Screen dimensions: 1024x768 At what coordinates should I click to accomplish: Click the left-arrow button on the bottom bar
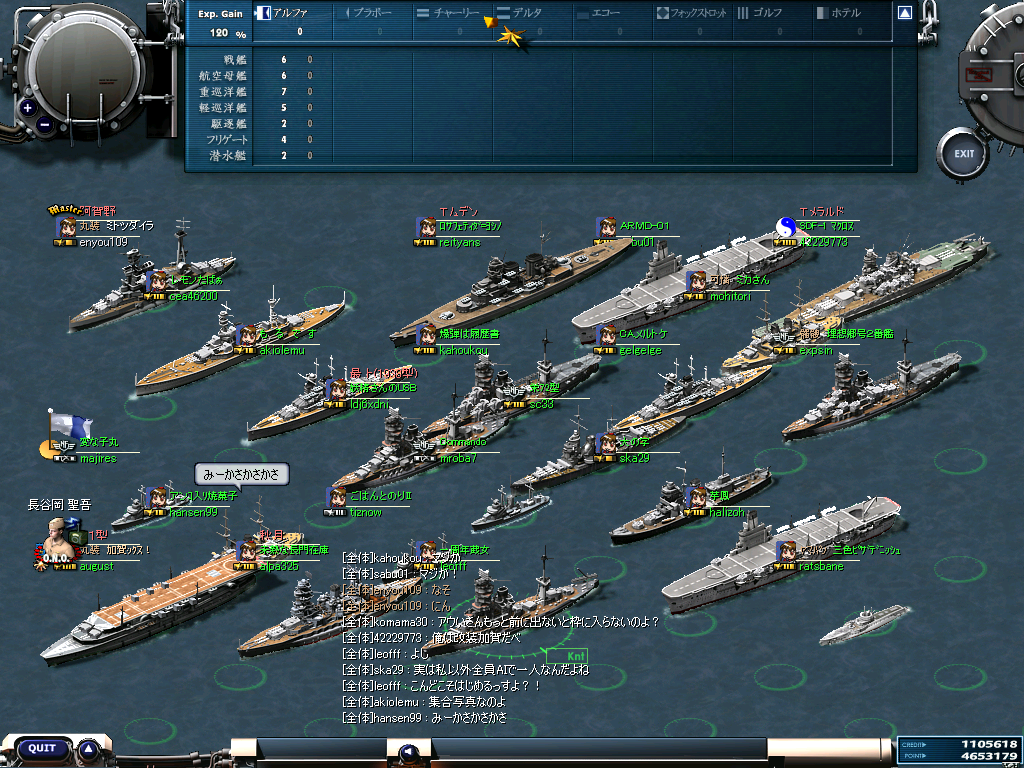click(407, 751)
